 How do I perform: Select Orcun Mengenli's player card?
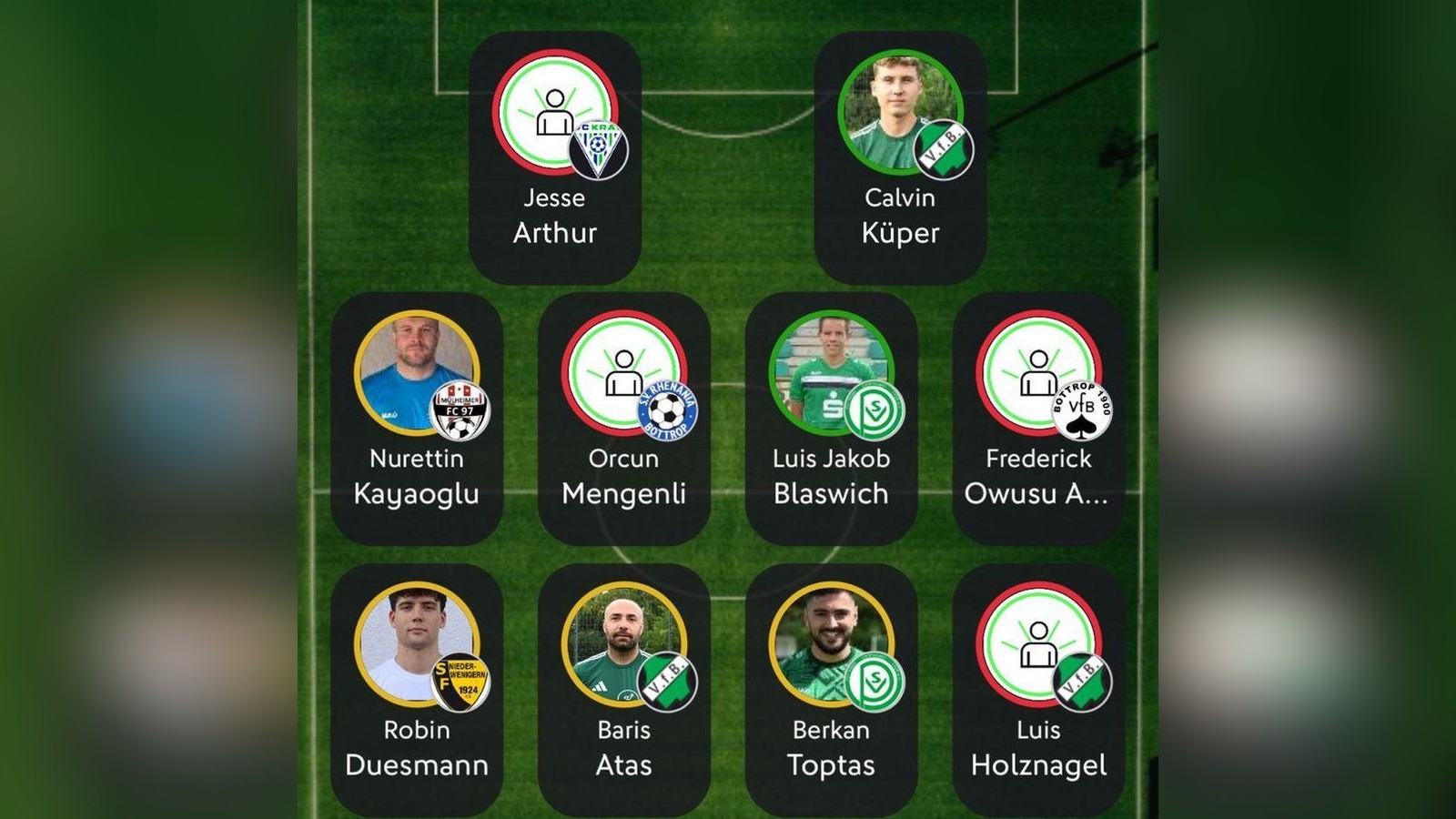(623, 419)
